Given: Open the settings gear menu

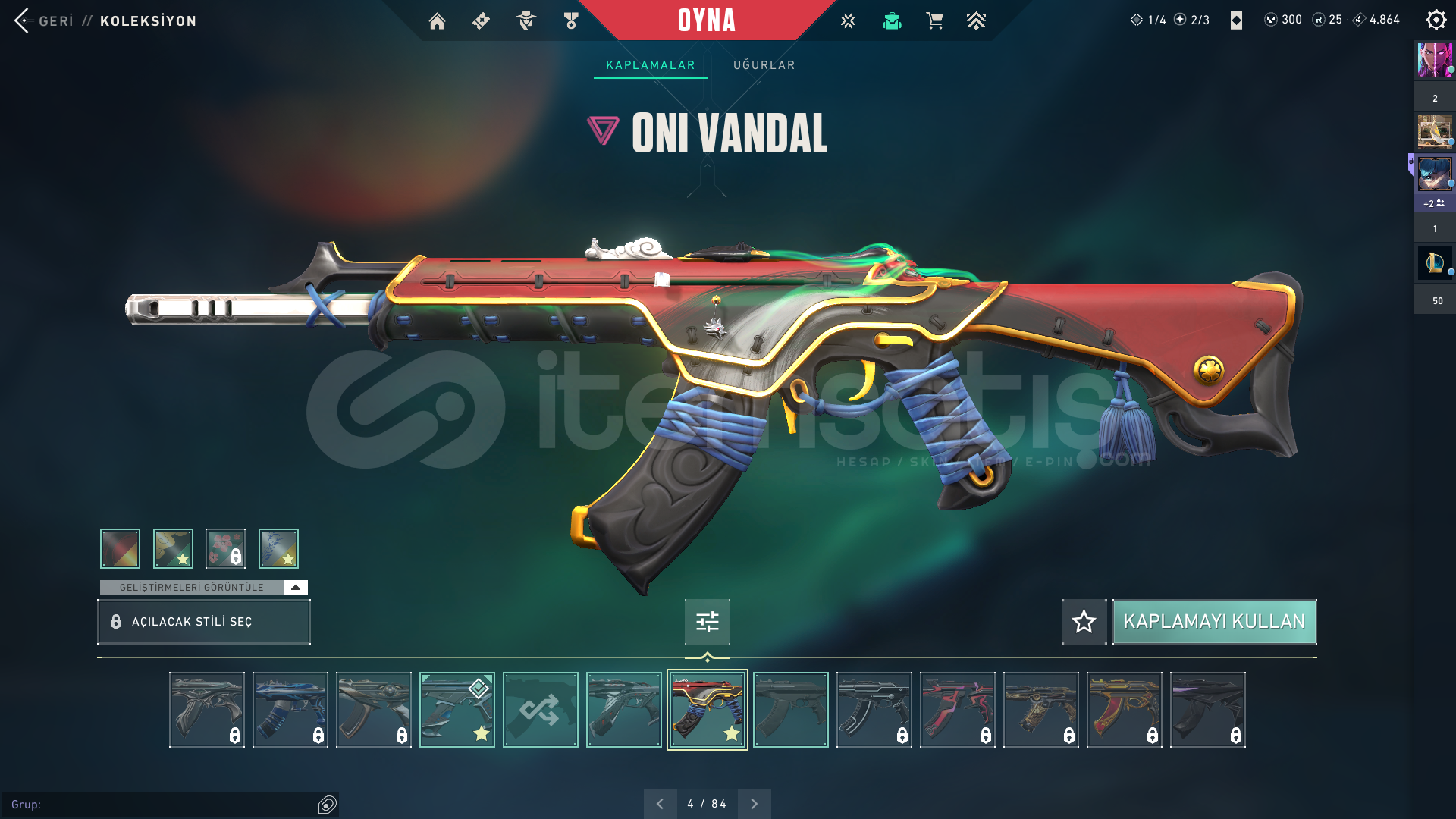Looking at the screenshot, I should pos(1436,20).
